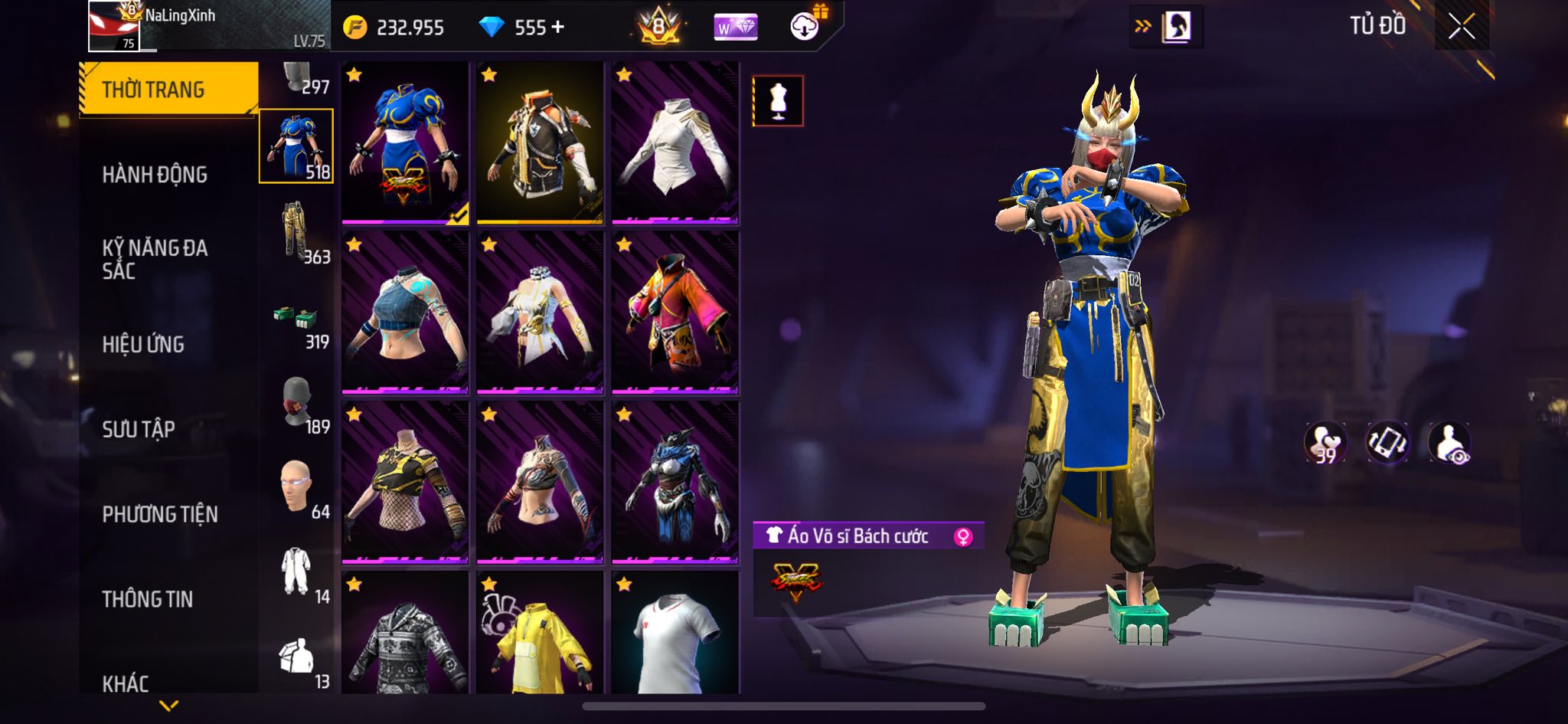Tap the phone rotate view icon
The image size is (1568, 724).
[x=1387, y=443]
